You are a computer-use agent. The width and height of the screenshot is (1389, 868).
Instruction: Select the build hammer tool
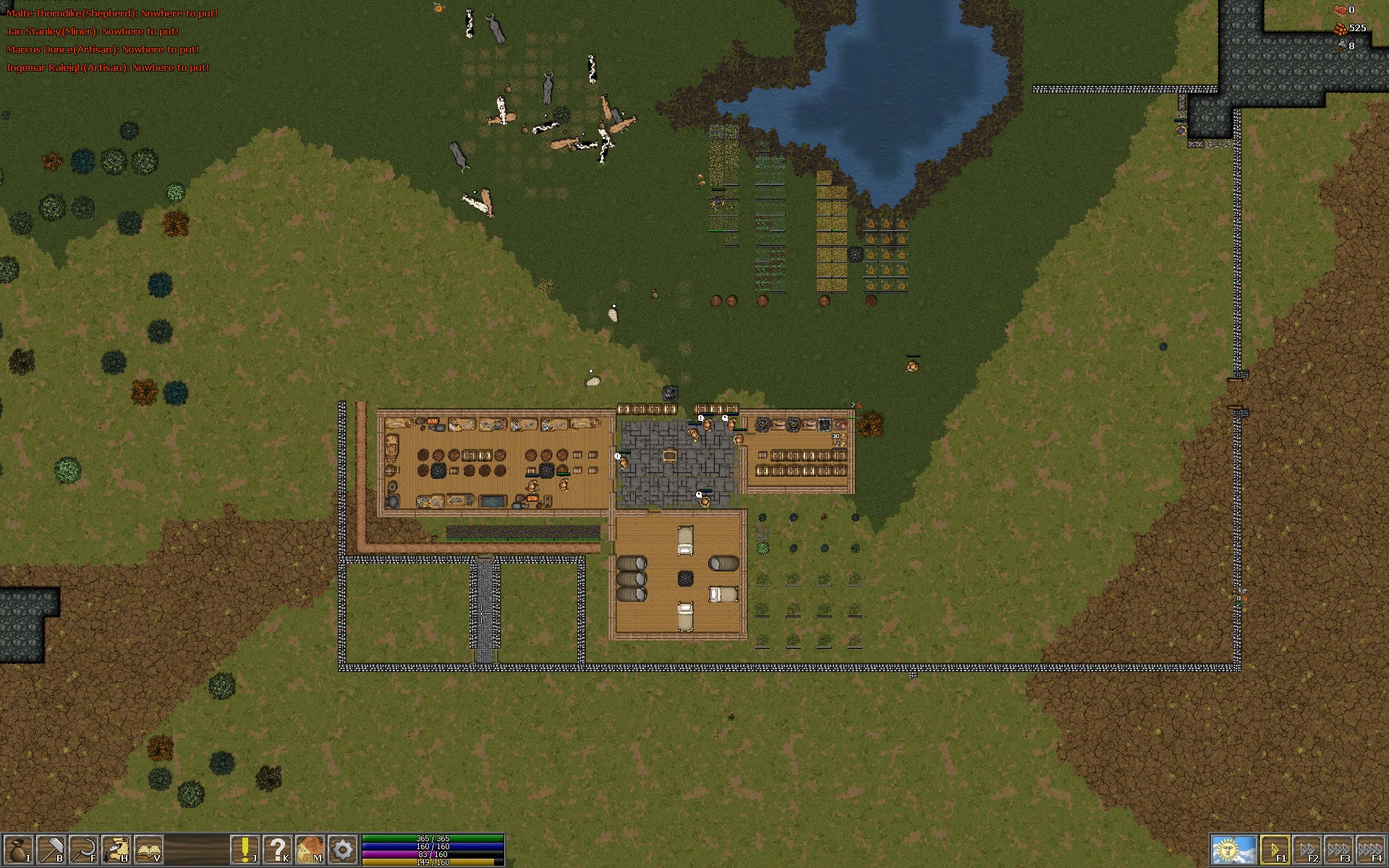[x=50, y=850]
